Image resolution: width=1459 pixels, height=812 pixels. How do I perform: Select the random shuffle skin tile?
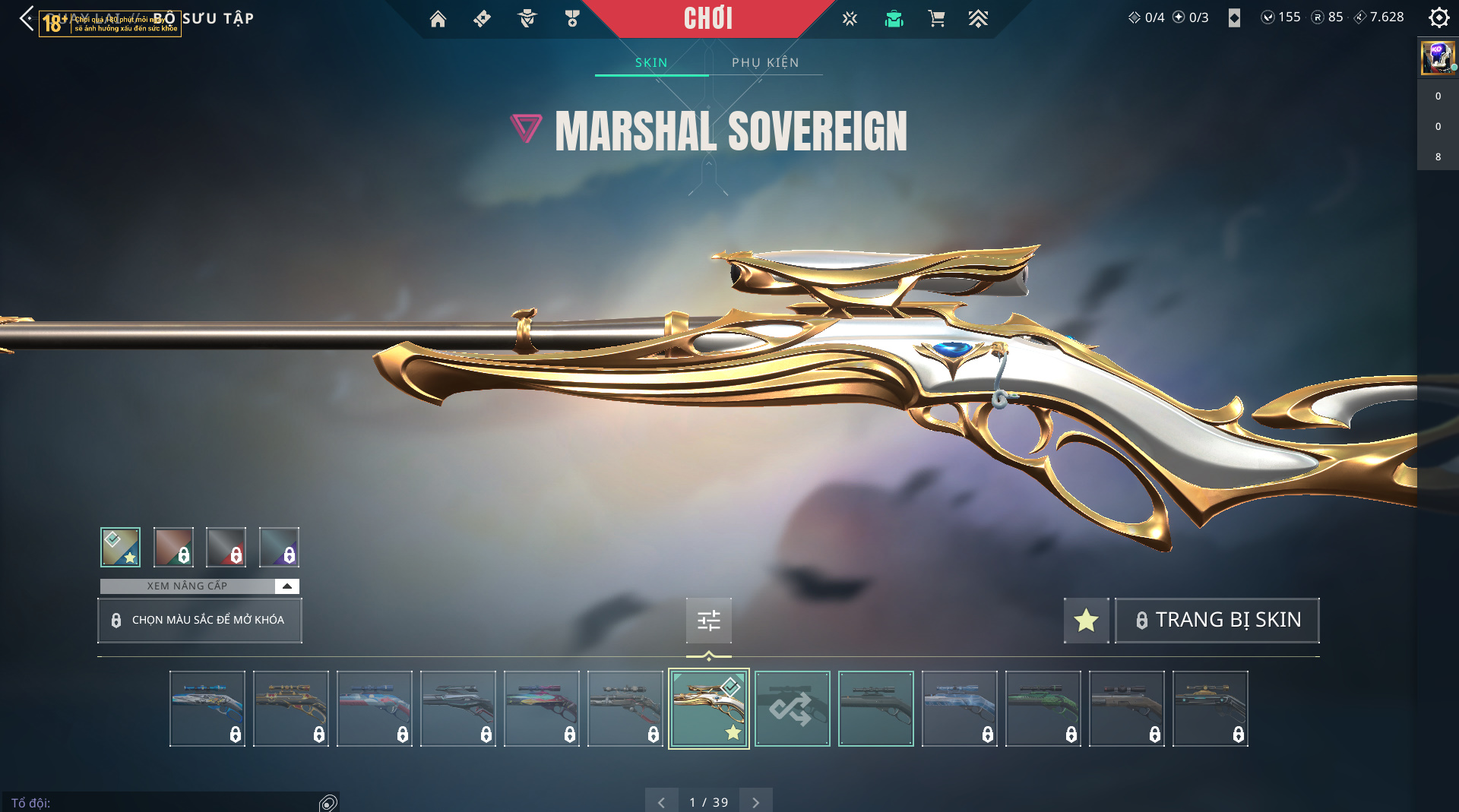tap(792, 709)
